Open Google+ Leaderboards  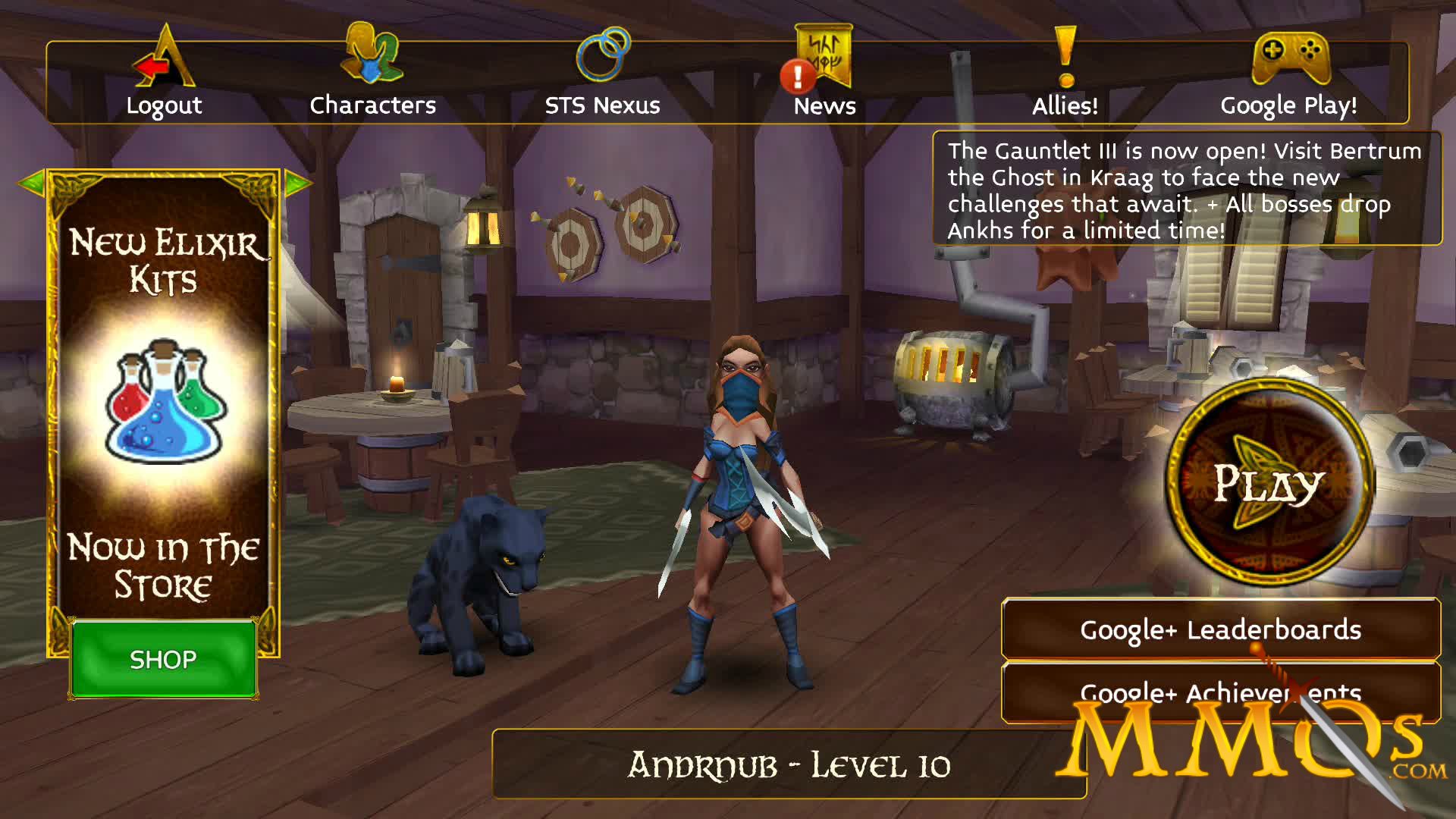[1221, 629]
